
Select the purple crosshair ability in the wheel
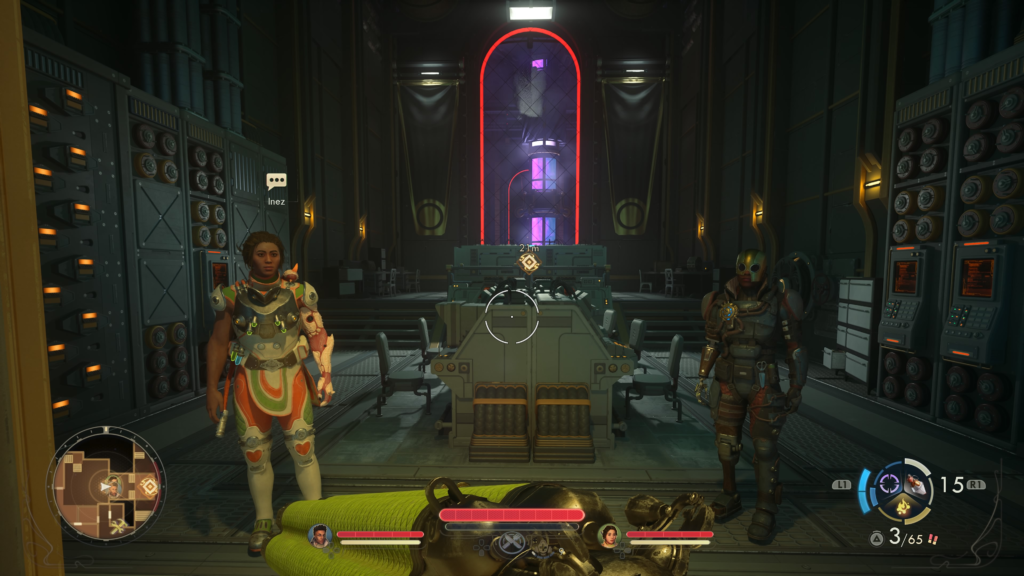(888, 484)
